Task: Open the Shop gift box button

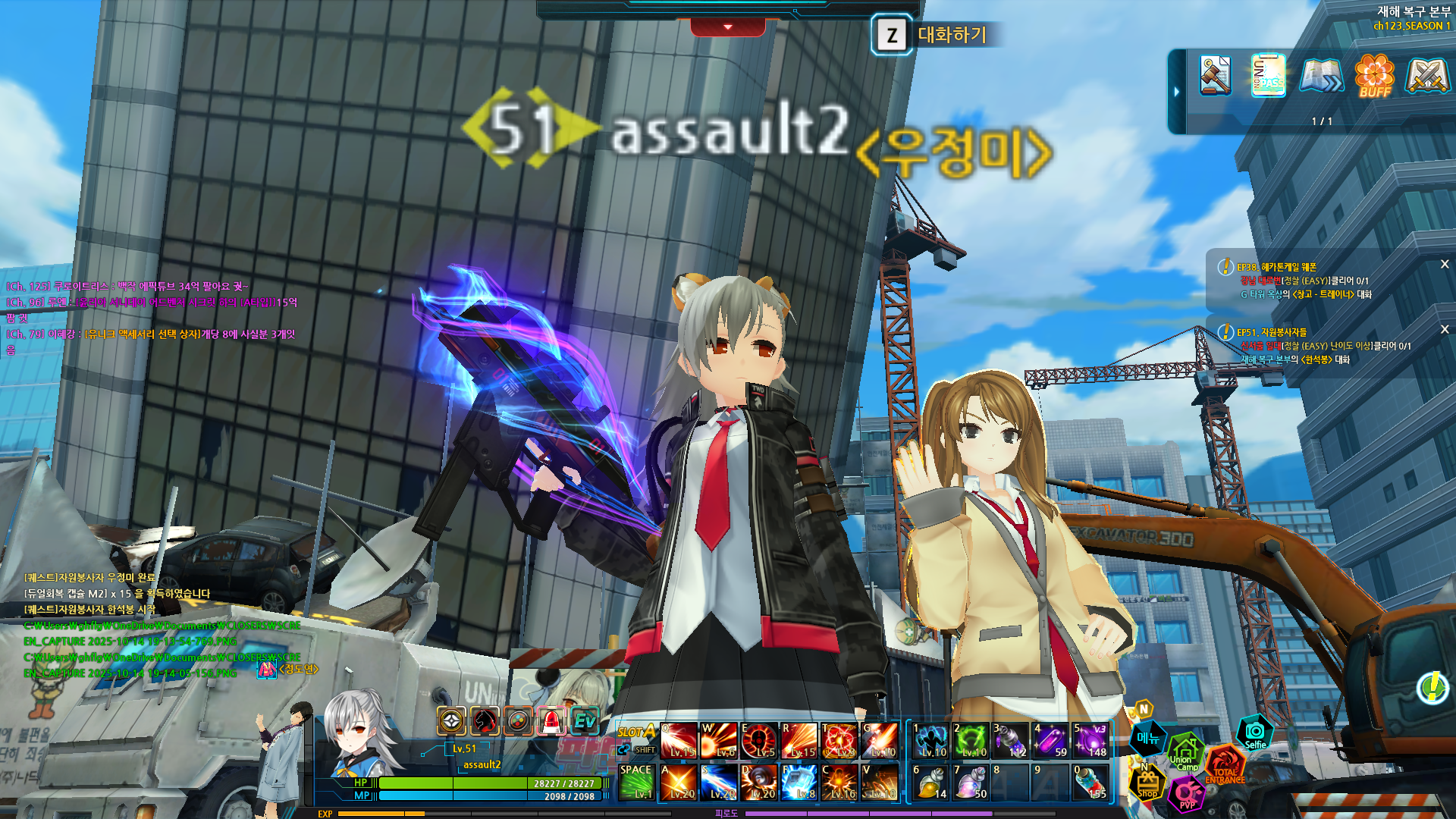Action: tap(1147, 783)
